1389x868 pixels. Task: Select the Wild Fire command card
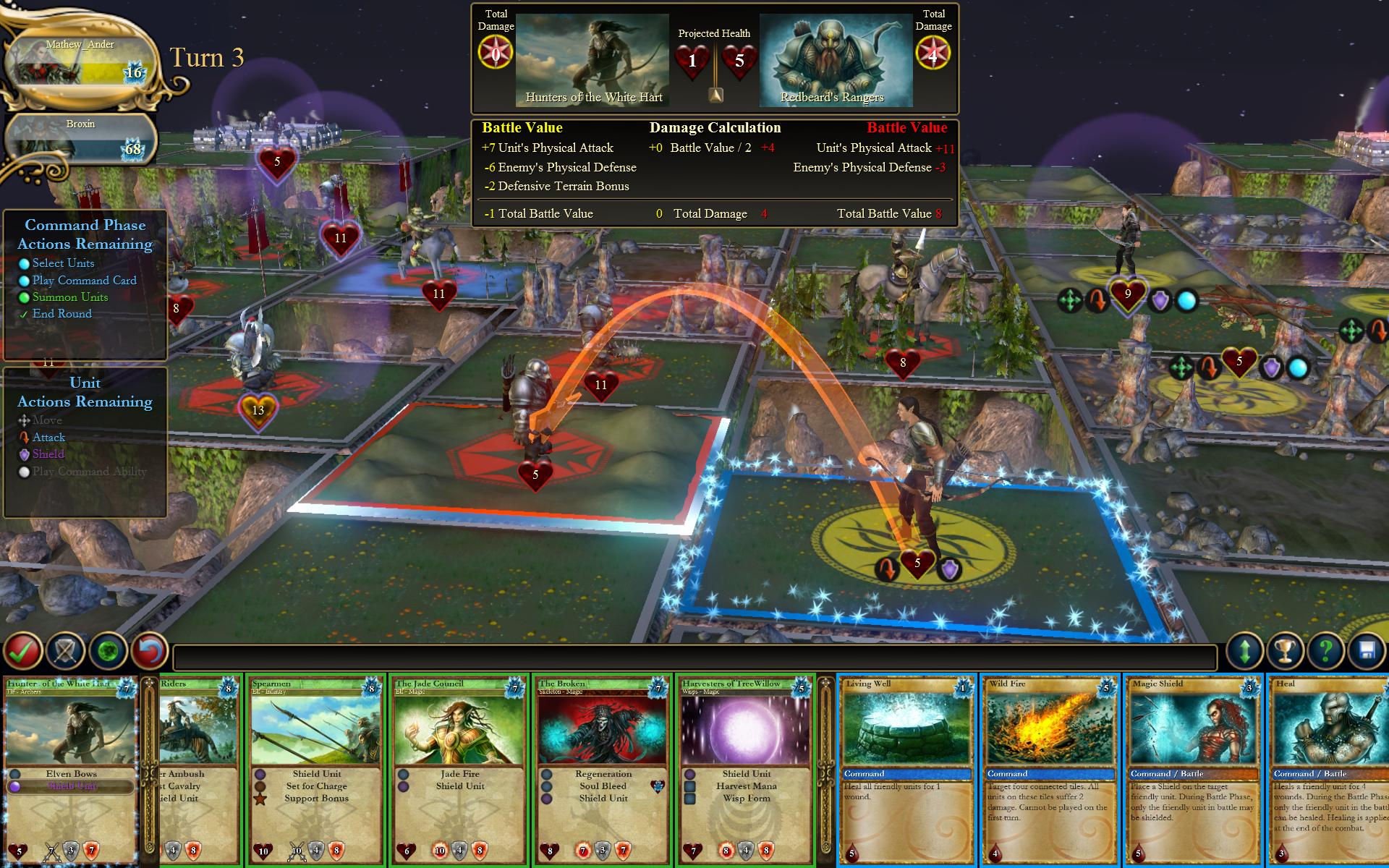coord(1048,767)
